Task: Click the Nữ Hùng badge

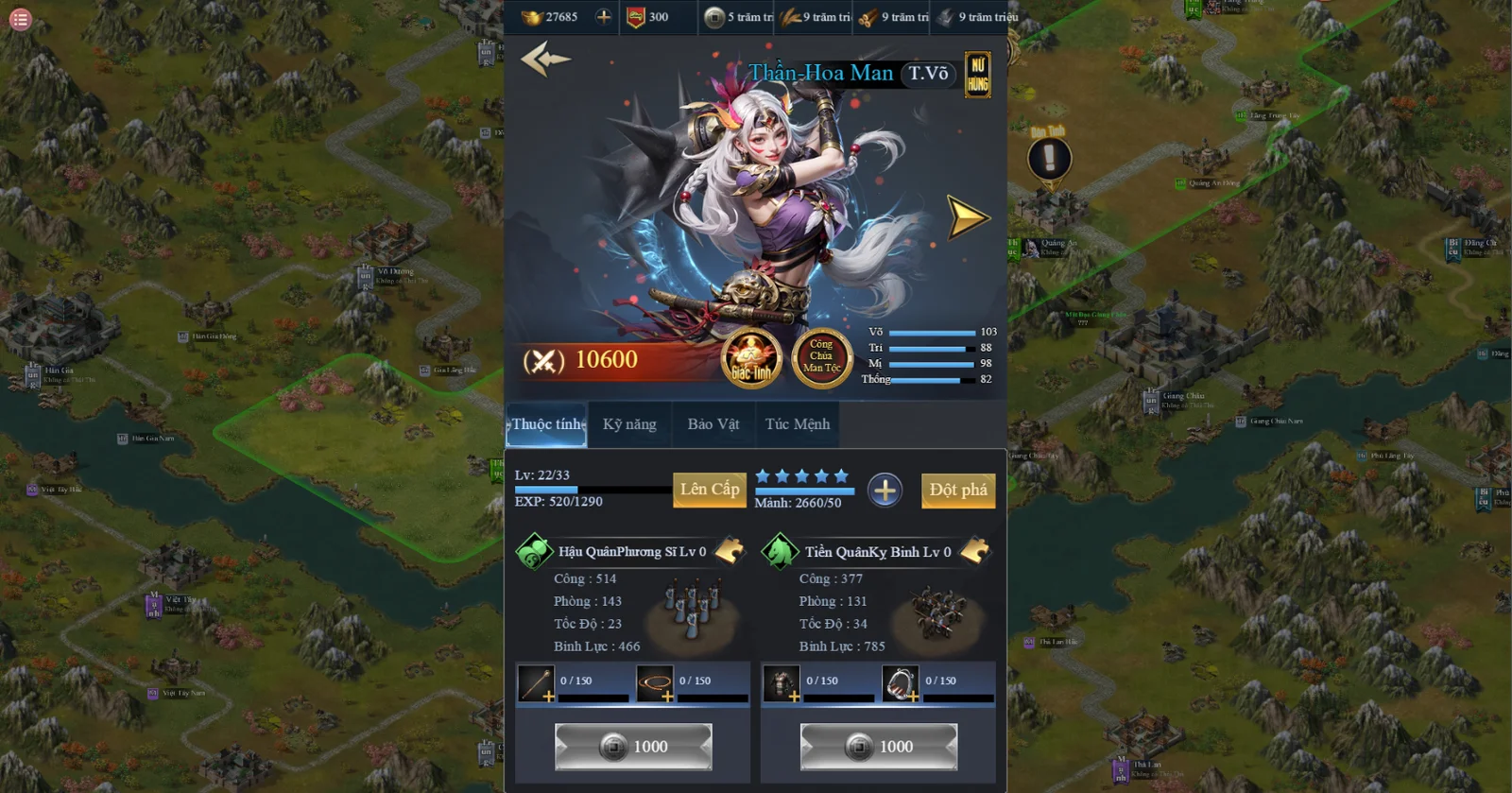Action: coord(977,75)
